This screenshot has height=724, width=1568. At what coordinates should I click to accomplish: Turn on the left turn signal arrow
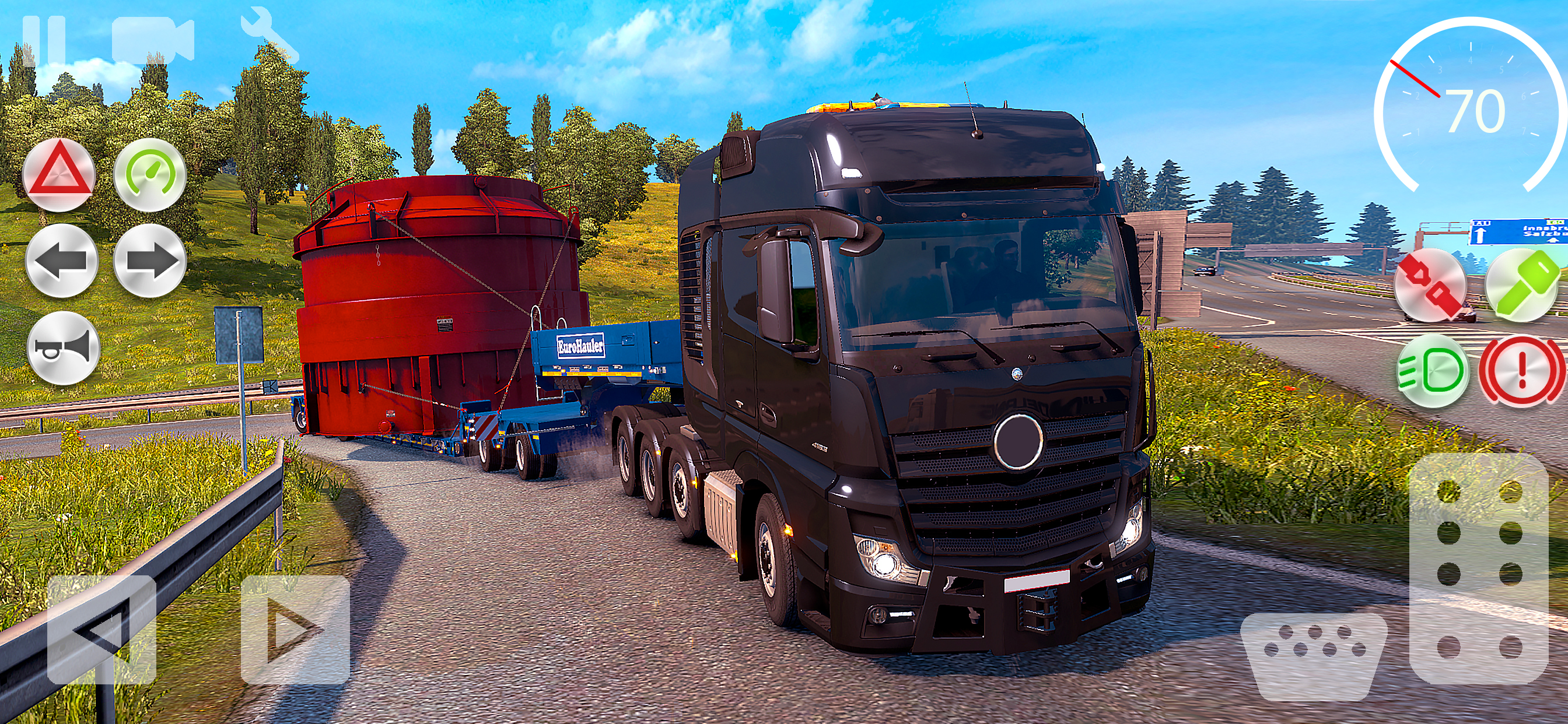[61, 261]
